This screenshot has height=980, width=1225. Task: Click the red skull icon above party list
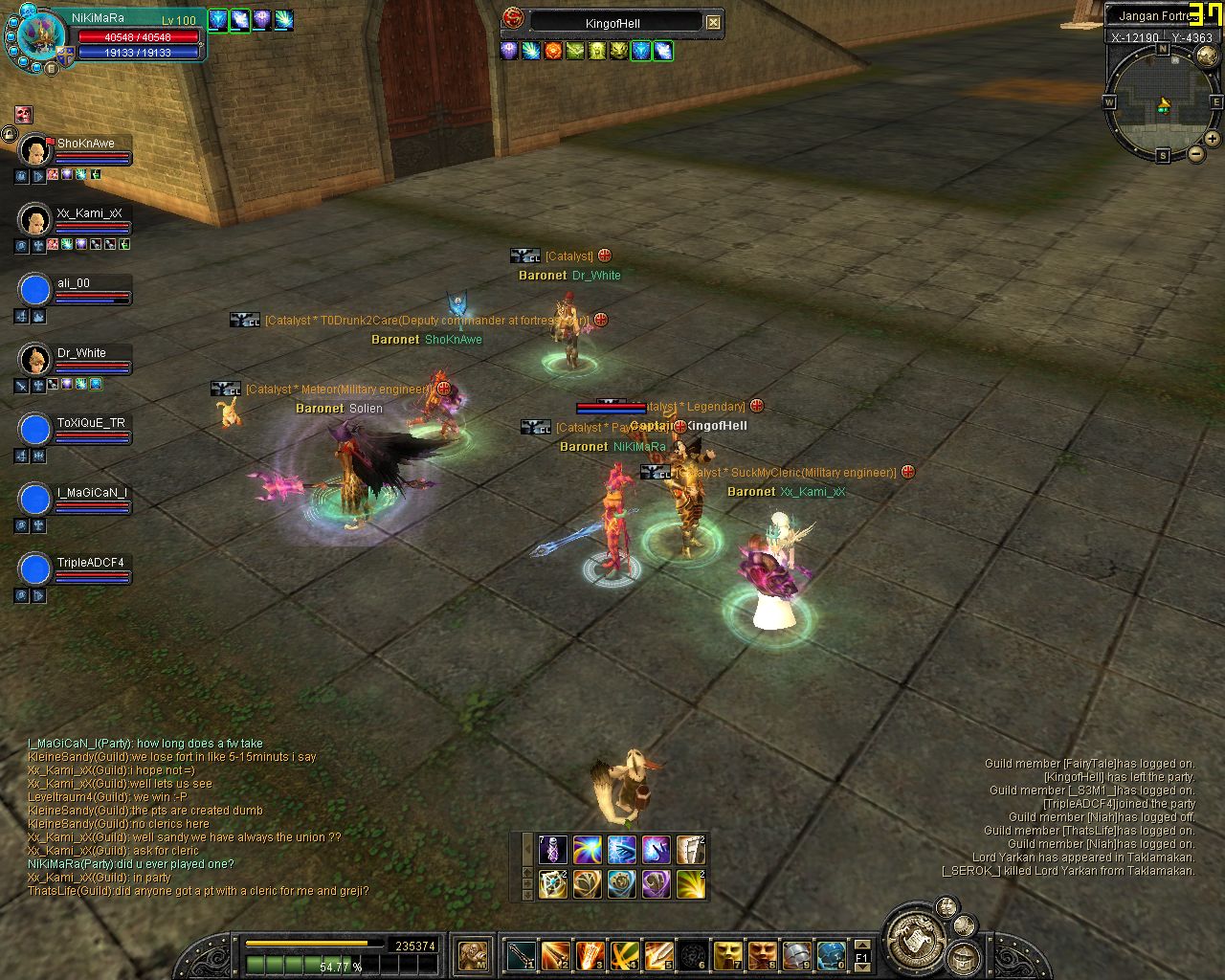coord(24,116)
